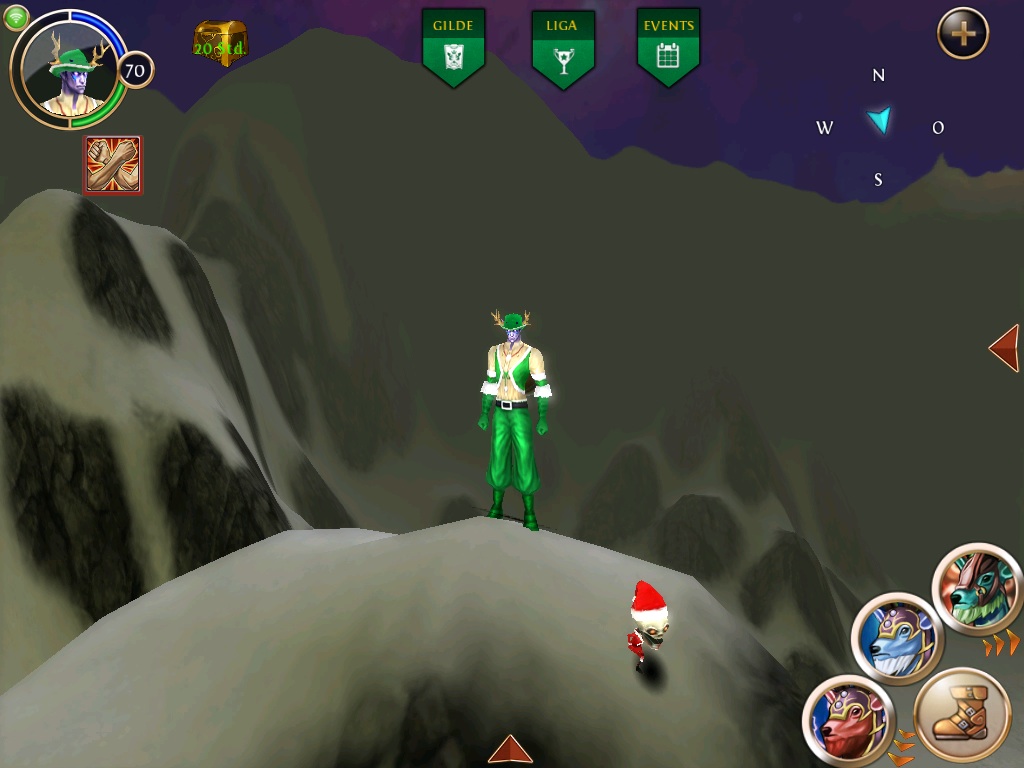Show the Events calendar banner
This screenshot has width=1024, height=768.
668,47
